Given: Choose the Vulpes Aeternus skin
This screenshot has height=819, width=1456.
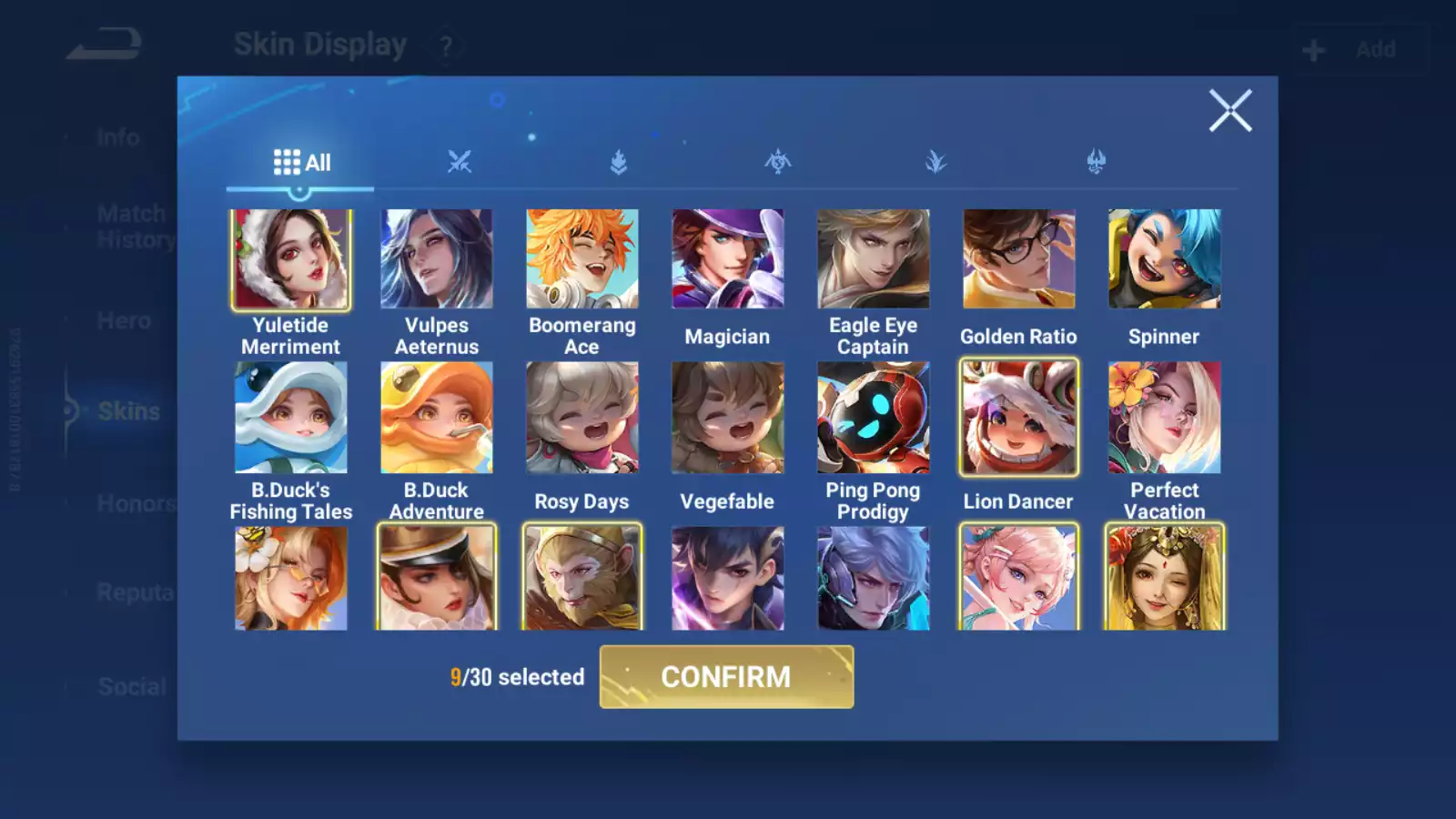Looking at the screenshot, I should 437,259.
